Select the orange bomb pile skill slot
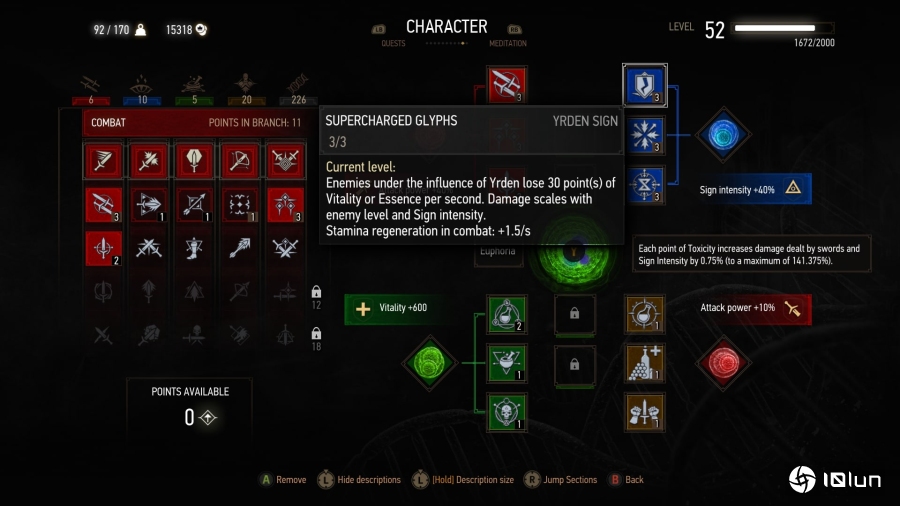Screen dimensions: 900x506 (644, 362)
